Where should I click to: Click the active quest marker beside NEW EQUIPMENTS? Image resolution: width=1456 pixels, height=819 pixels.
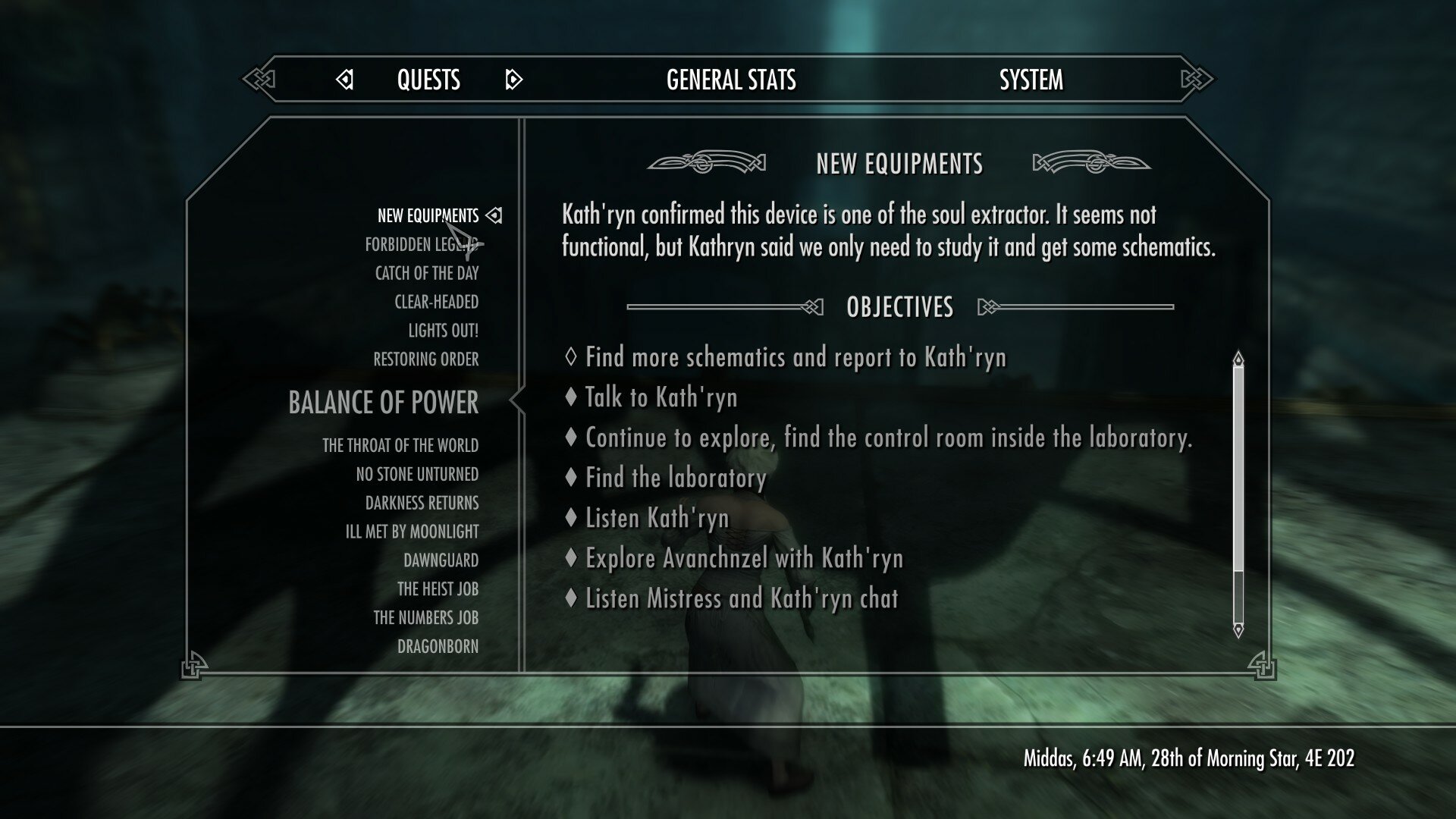pyautogui.click(x=495, y=215)
